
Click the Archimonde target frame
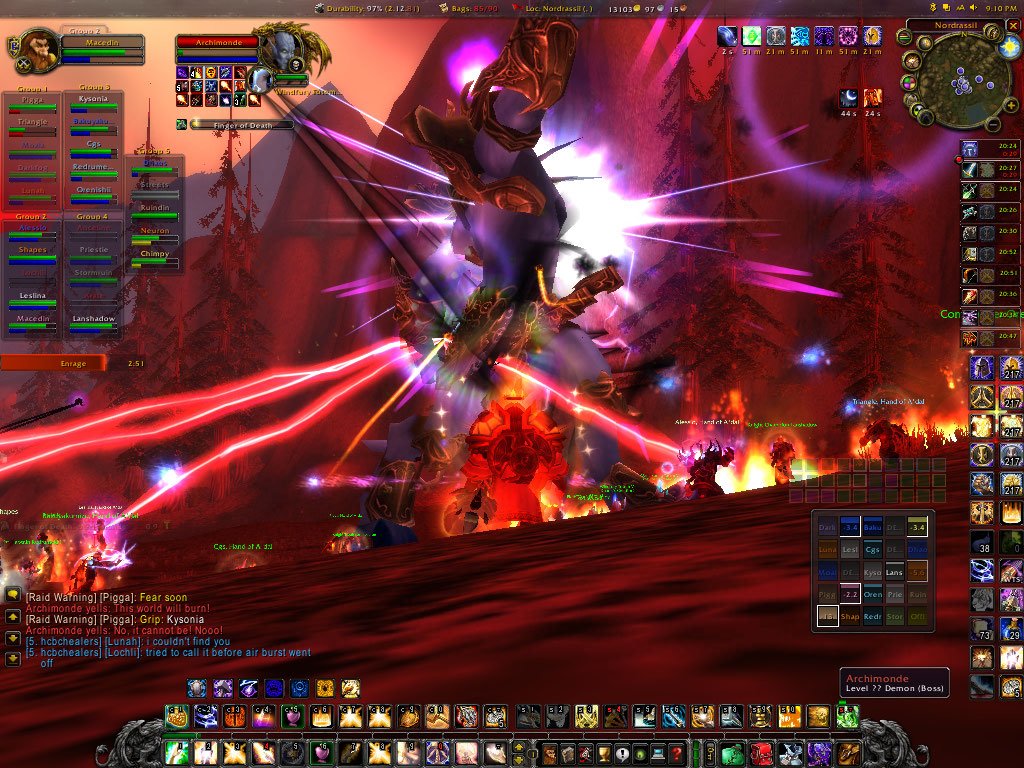217,43
